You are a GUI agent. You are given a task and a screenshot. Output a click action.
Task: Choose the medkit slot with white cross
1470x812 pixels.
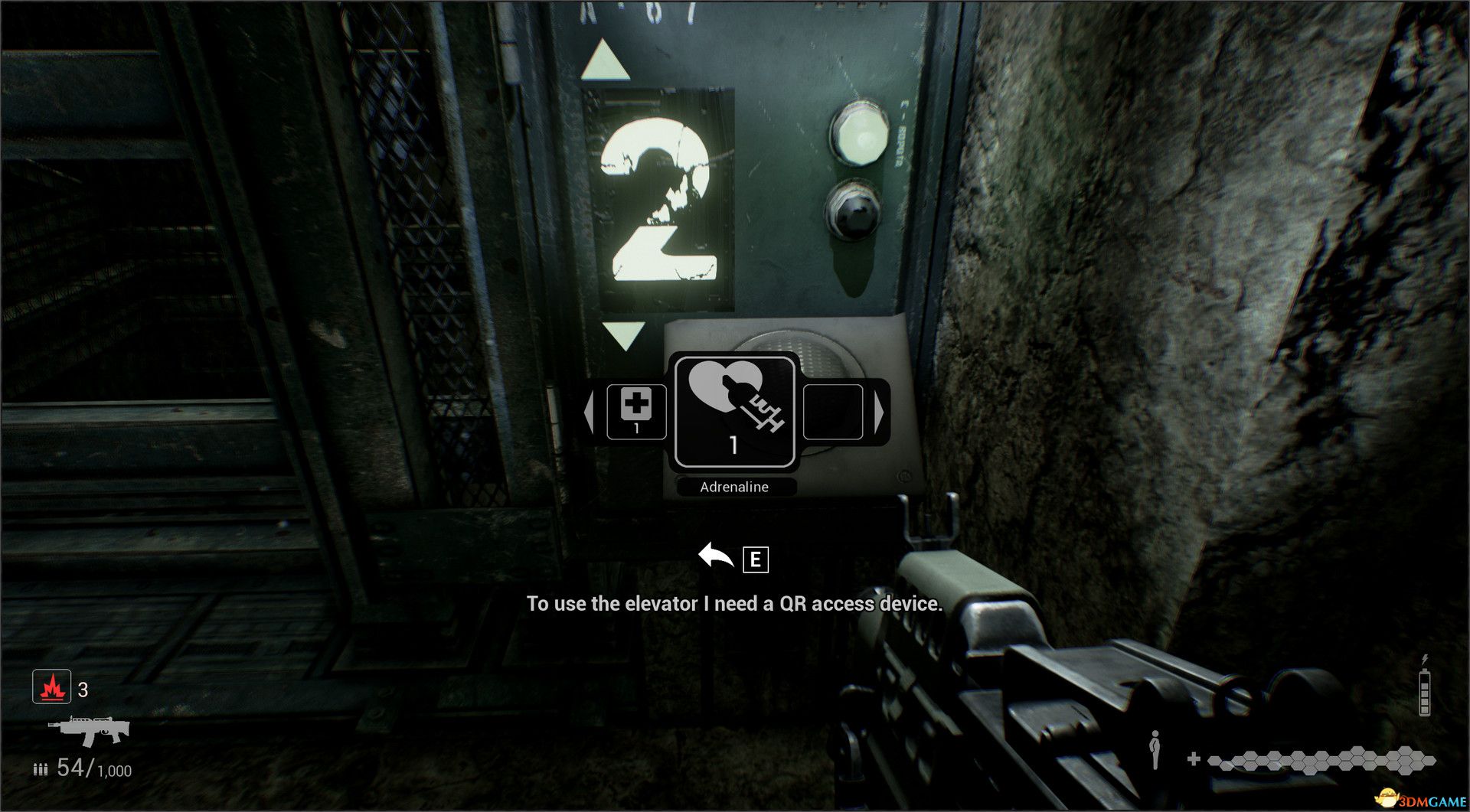(636, 412)
